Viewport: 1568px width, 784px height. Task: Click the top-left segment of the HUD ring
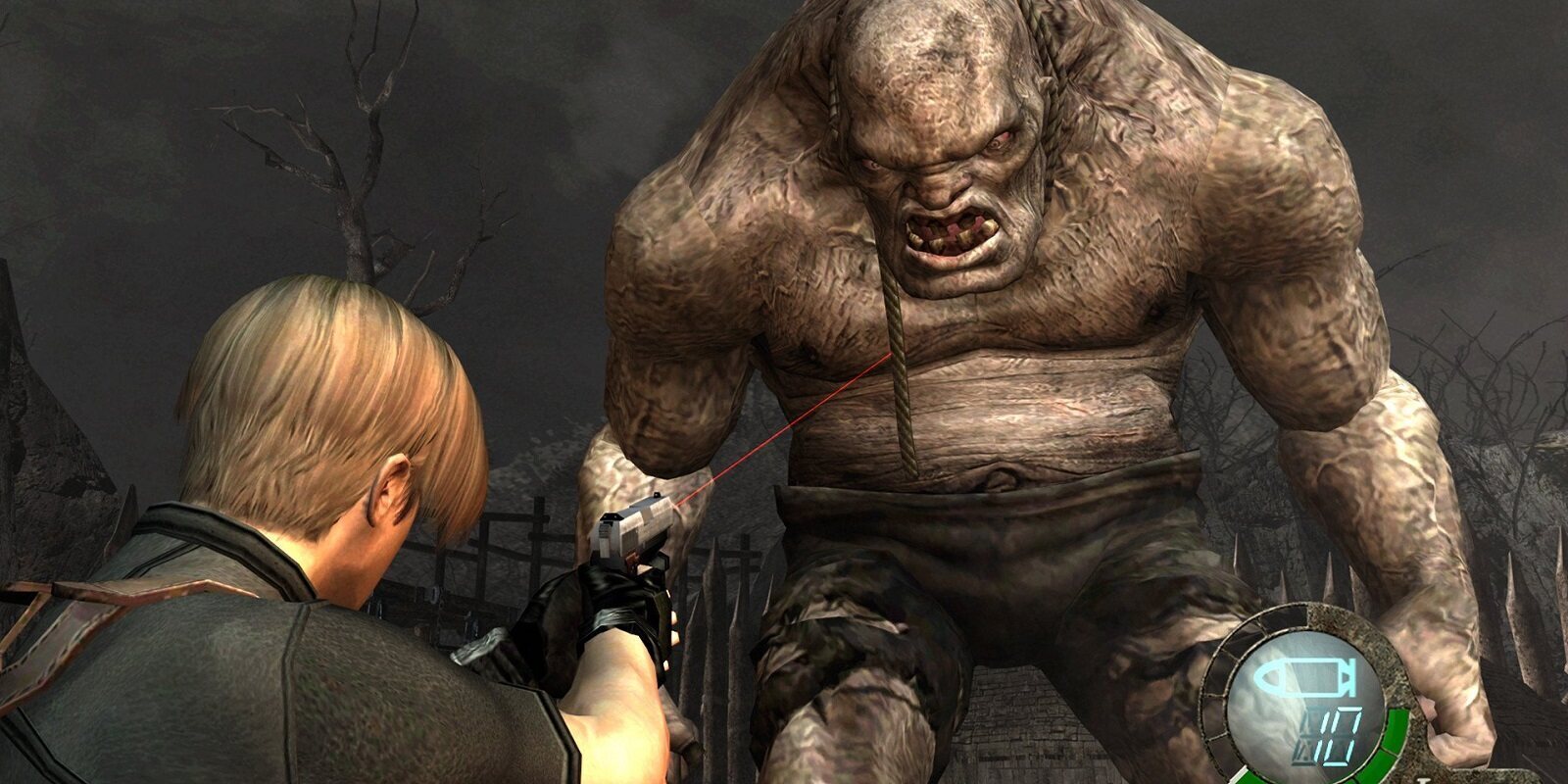[1262, 625]
